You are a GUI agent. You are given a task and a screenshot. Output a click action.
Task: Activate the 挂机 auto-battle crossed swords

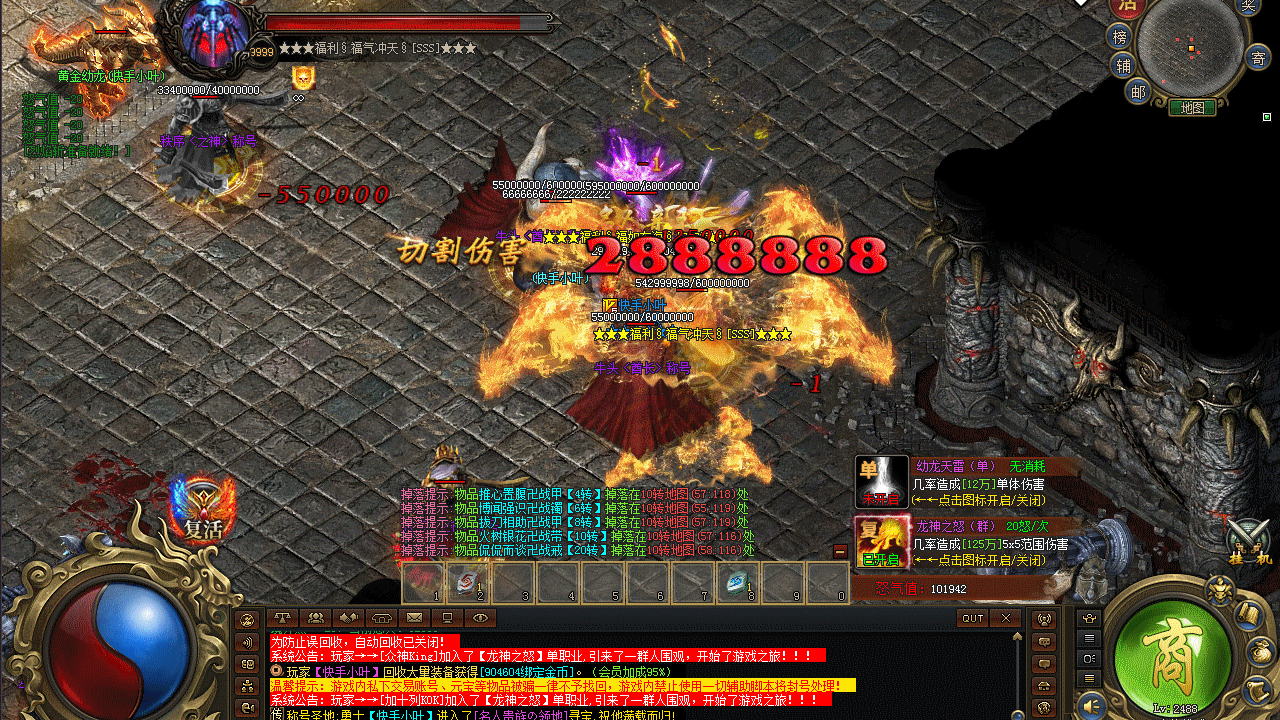(1247, 541)
